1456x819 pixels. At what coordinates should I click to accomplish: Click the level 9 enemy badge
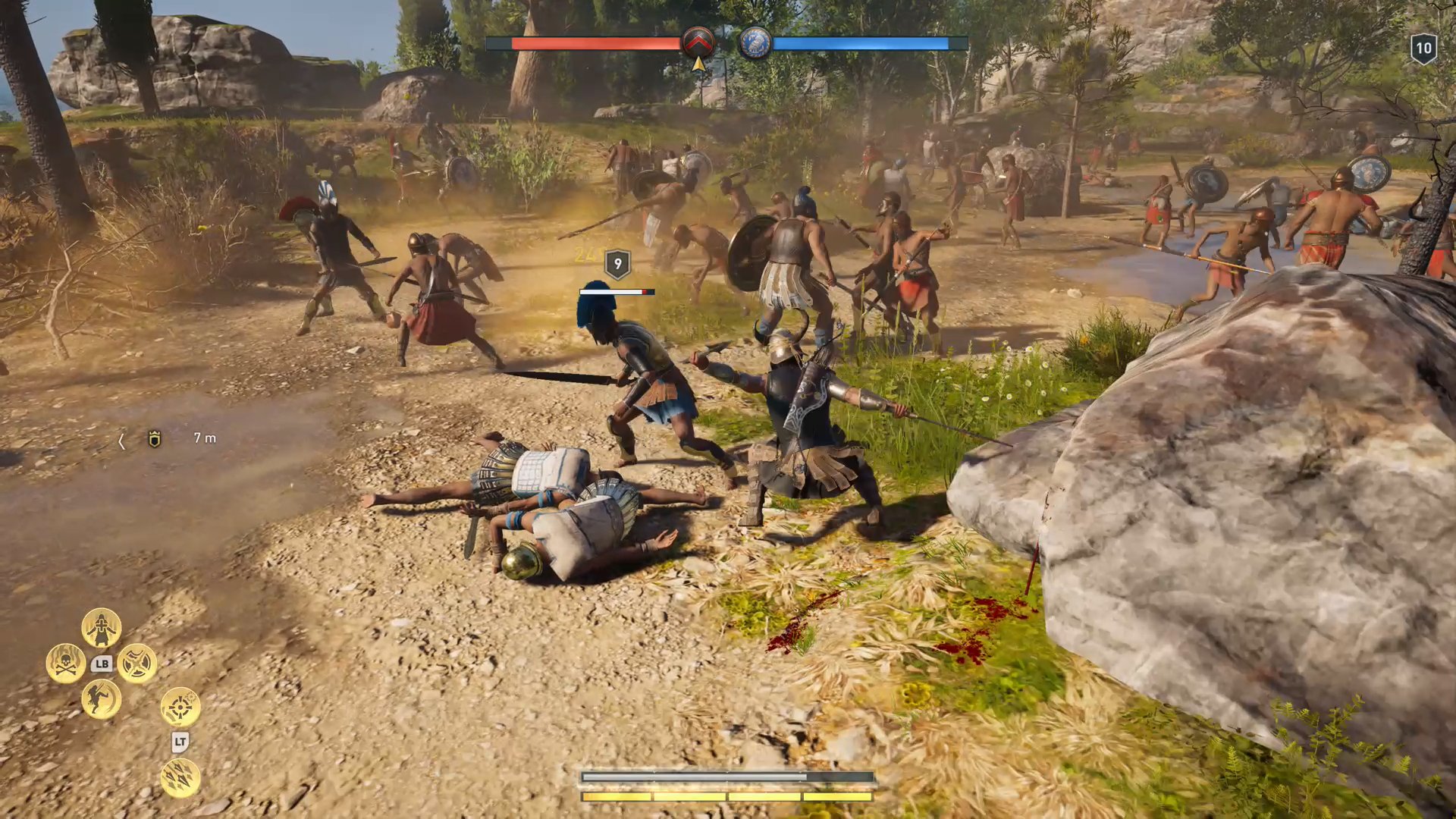(616, 264)
